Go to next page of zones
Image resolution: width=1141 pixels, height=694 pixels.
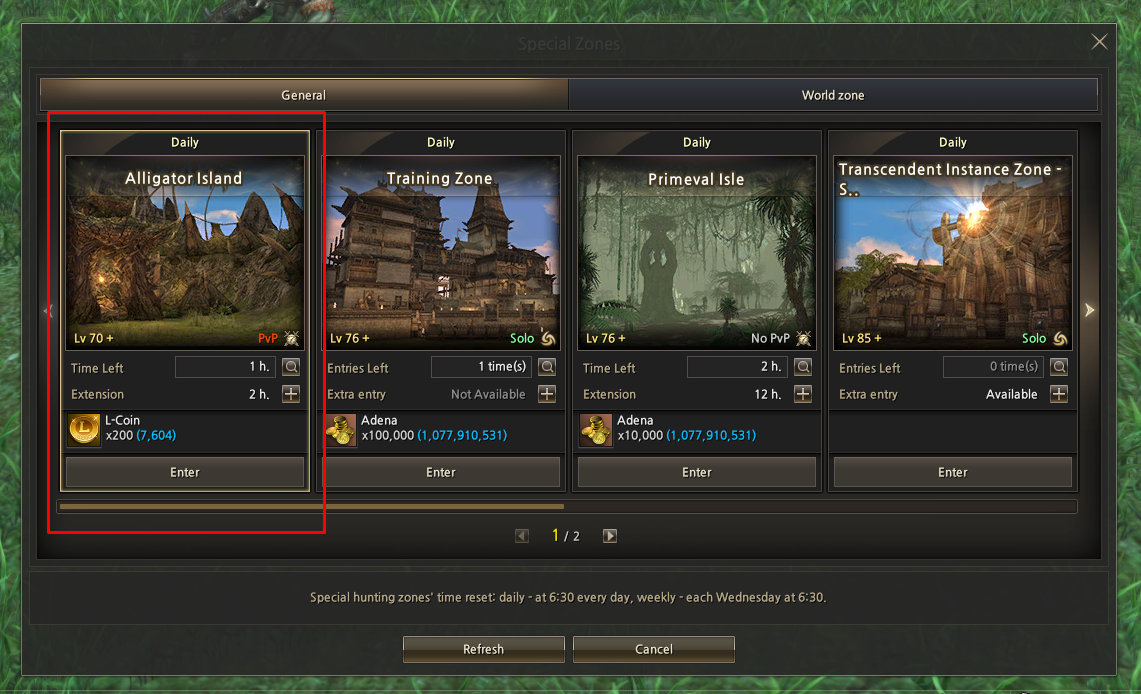click(x=610, y=536)
